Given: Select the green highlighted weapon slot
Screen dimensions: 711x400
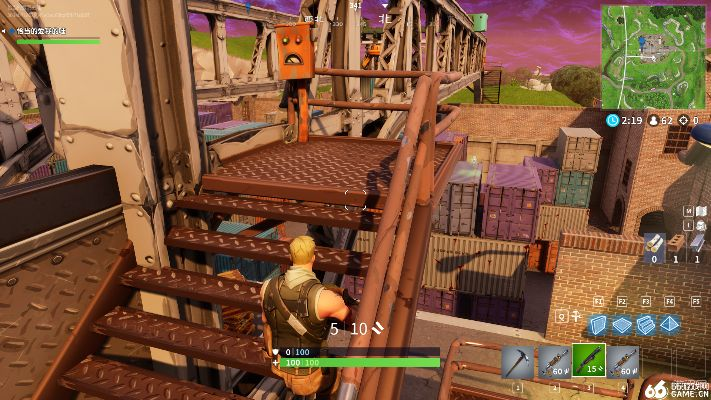Looking at the screenshot, I should point(588,360).
